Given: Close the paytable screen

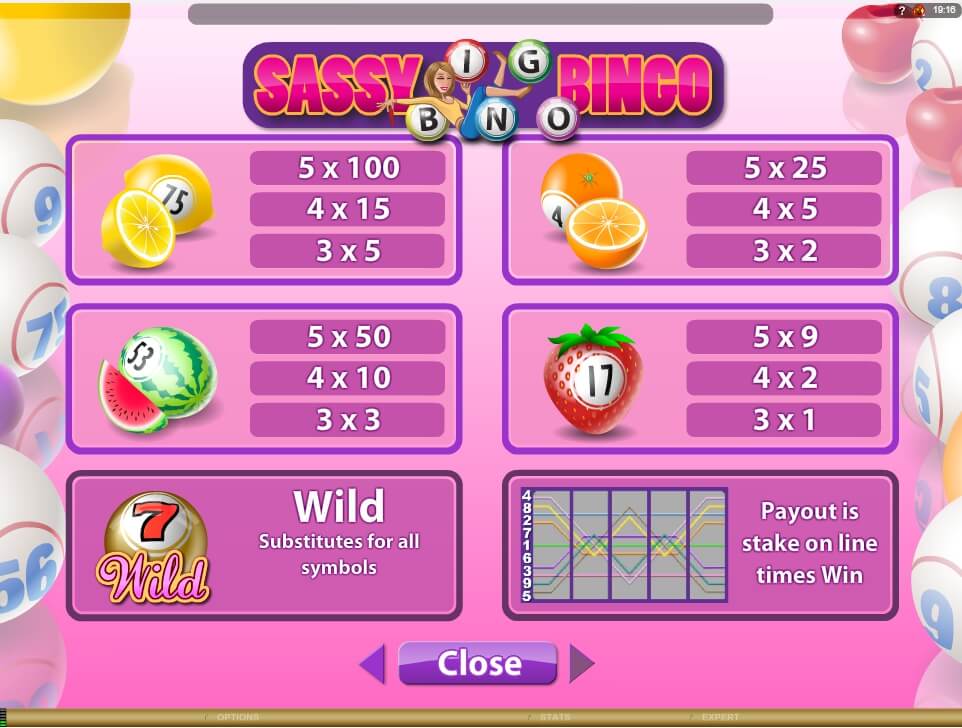Looking at the screenshot, I should [x=477, y=663].
